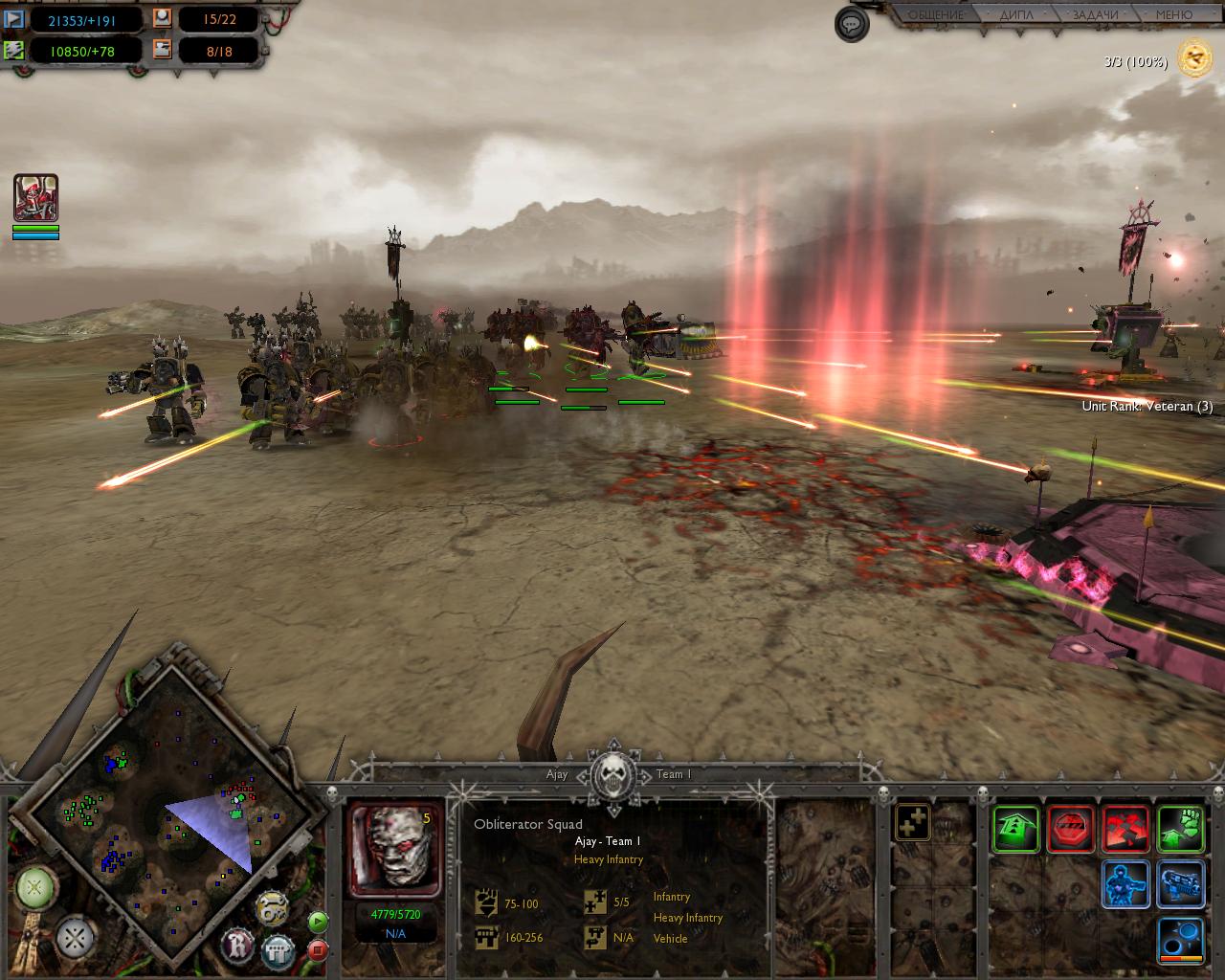Click the gold wrench-and-key round button

click(x=273, y=910)
